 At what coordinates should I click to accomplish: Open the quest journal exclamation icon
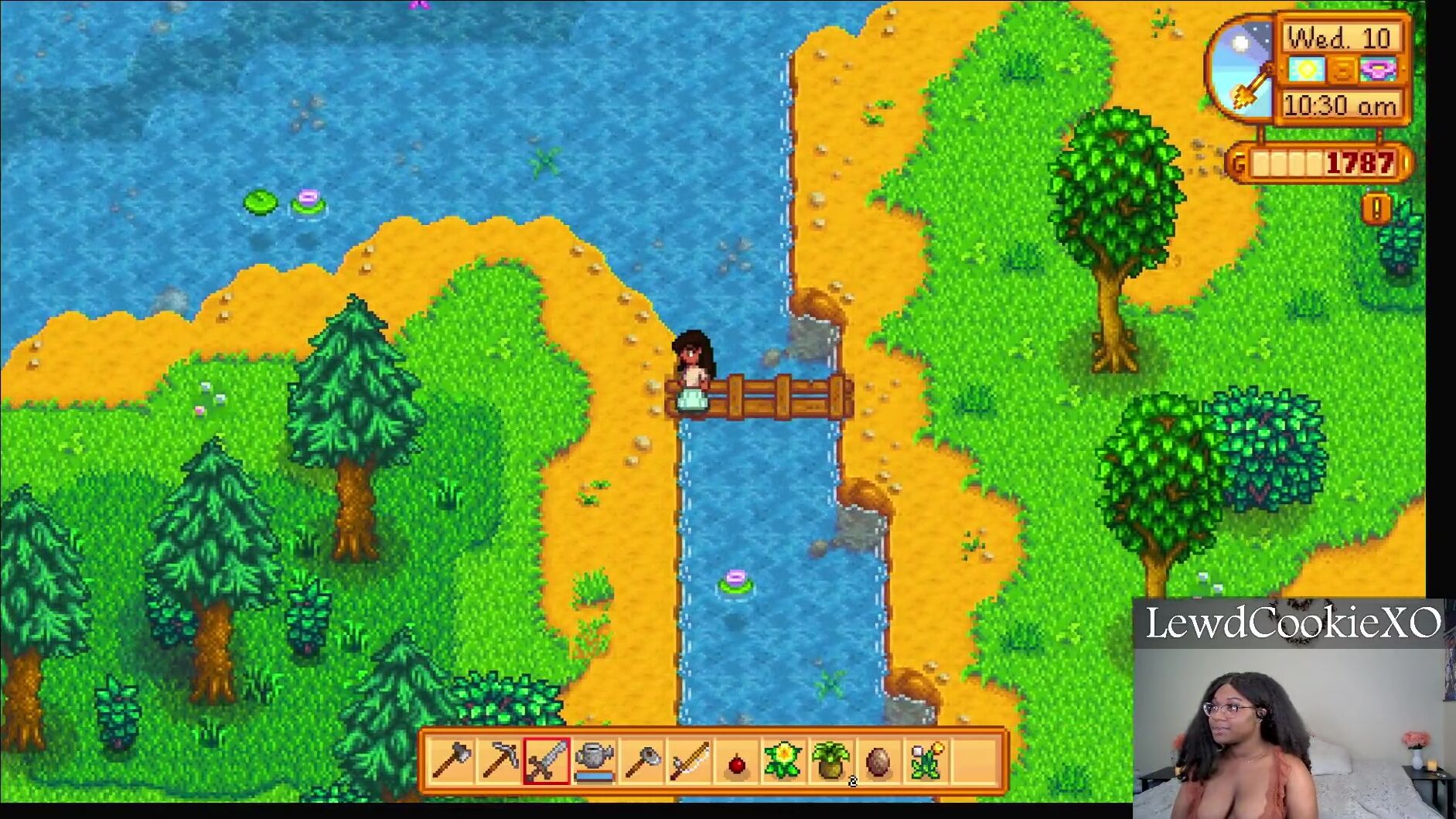(x=1377, y=209)
